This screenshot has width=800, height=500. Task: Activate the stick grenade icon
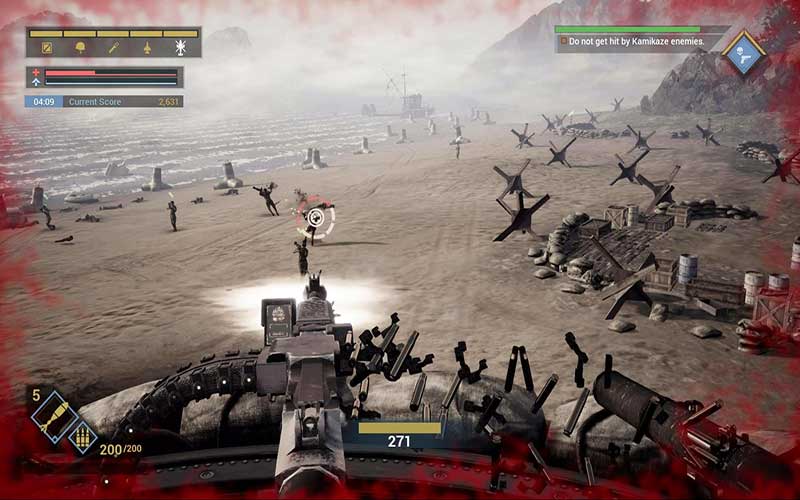coord(113,47)
